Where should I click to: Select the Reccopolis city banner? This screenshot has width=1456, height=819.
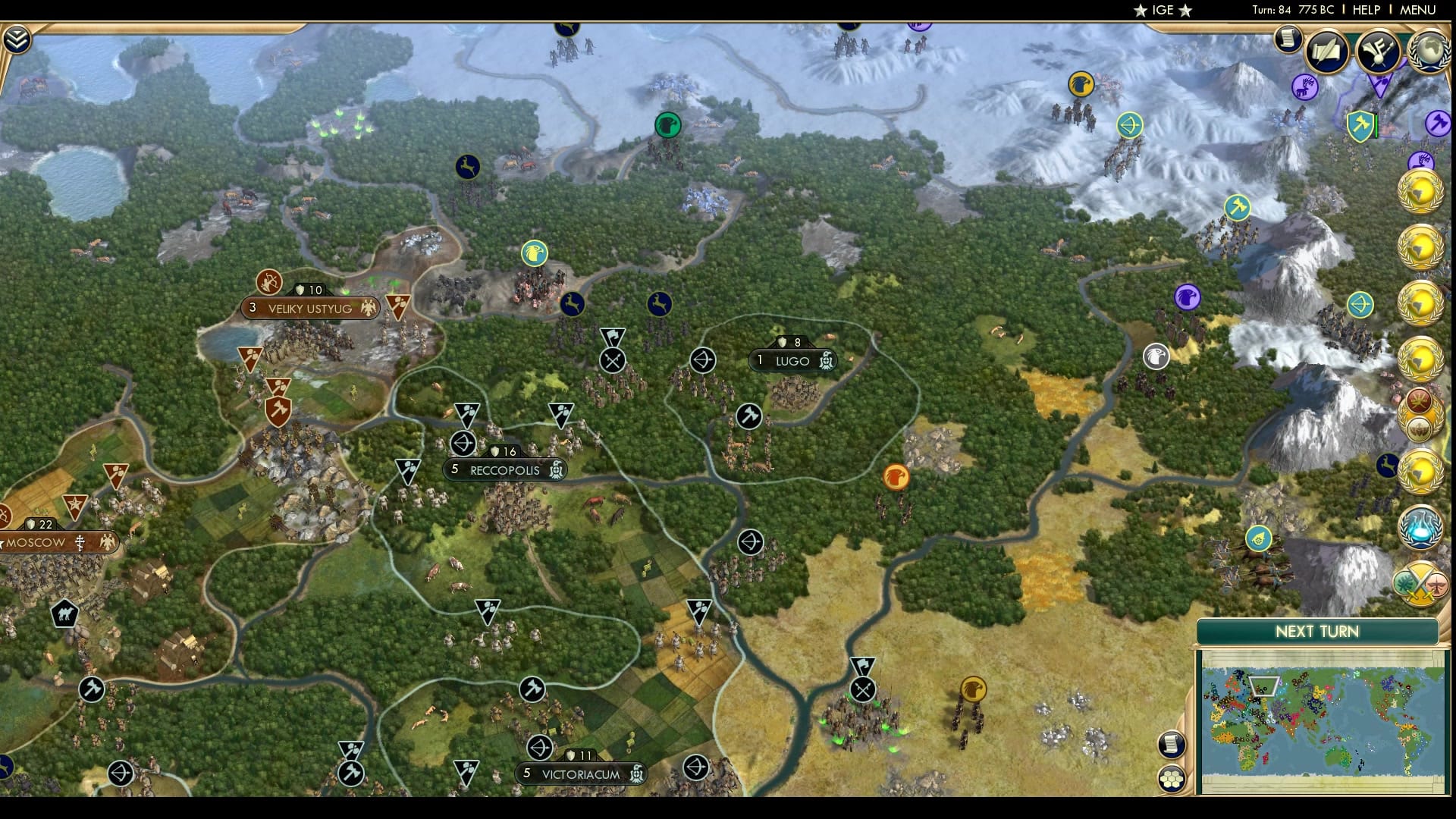504,469
